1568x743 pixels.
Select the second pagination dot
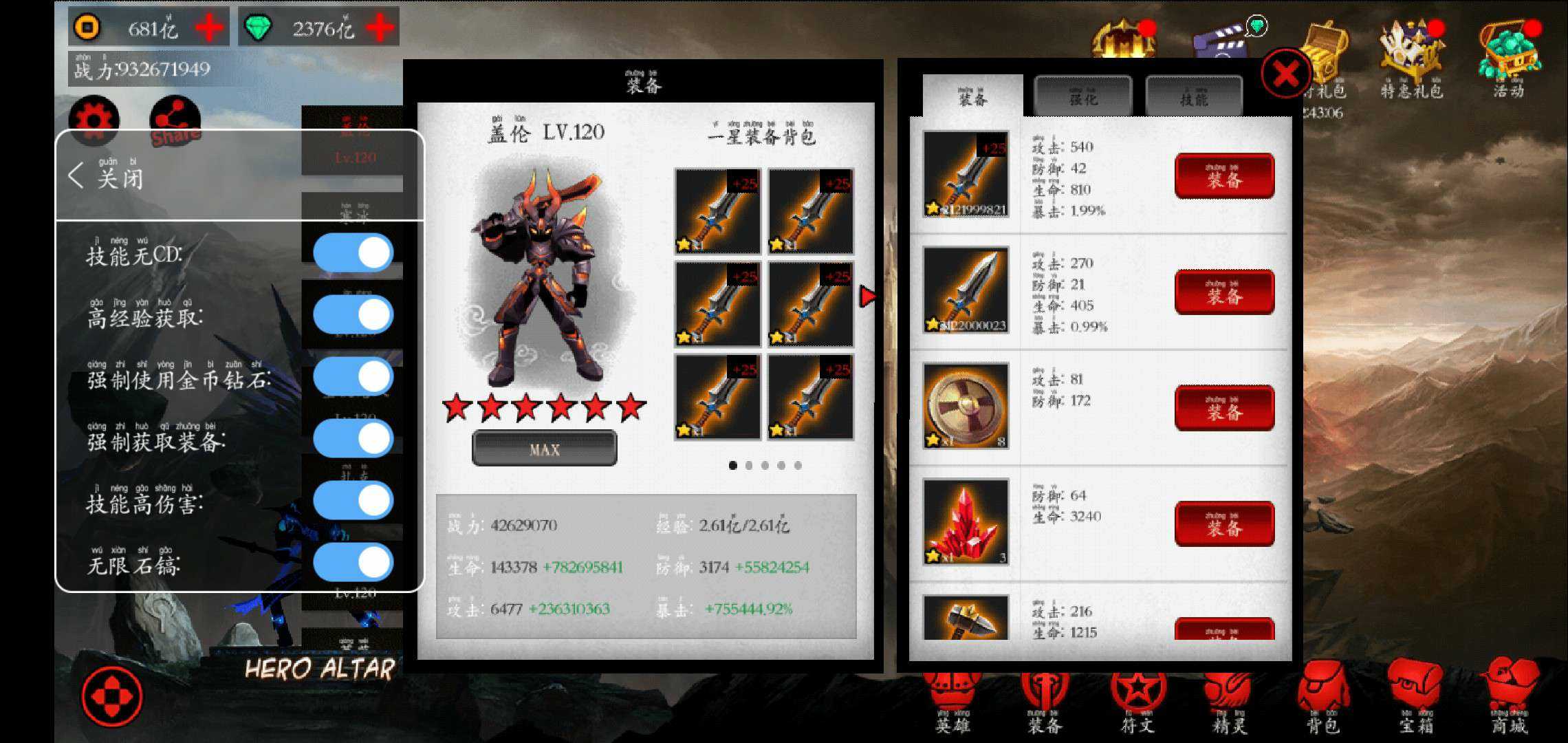pos(749,465)
